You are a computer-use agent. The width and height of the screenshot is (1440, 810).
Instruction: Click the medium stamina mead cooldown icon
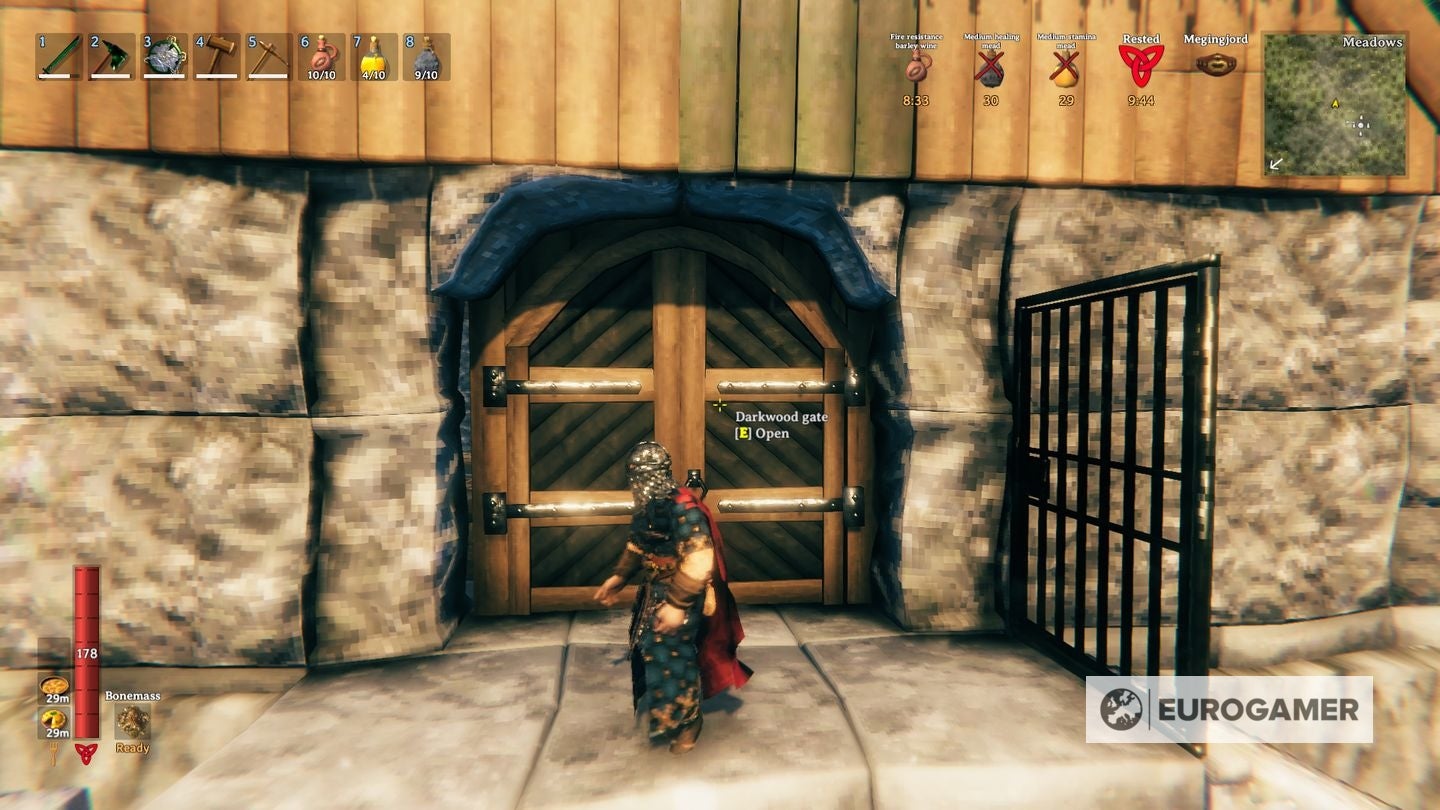click(1066, 68)
